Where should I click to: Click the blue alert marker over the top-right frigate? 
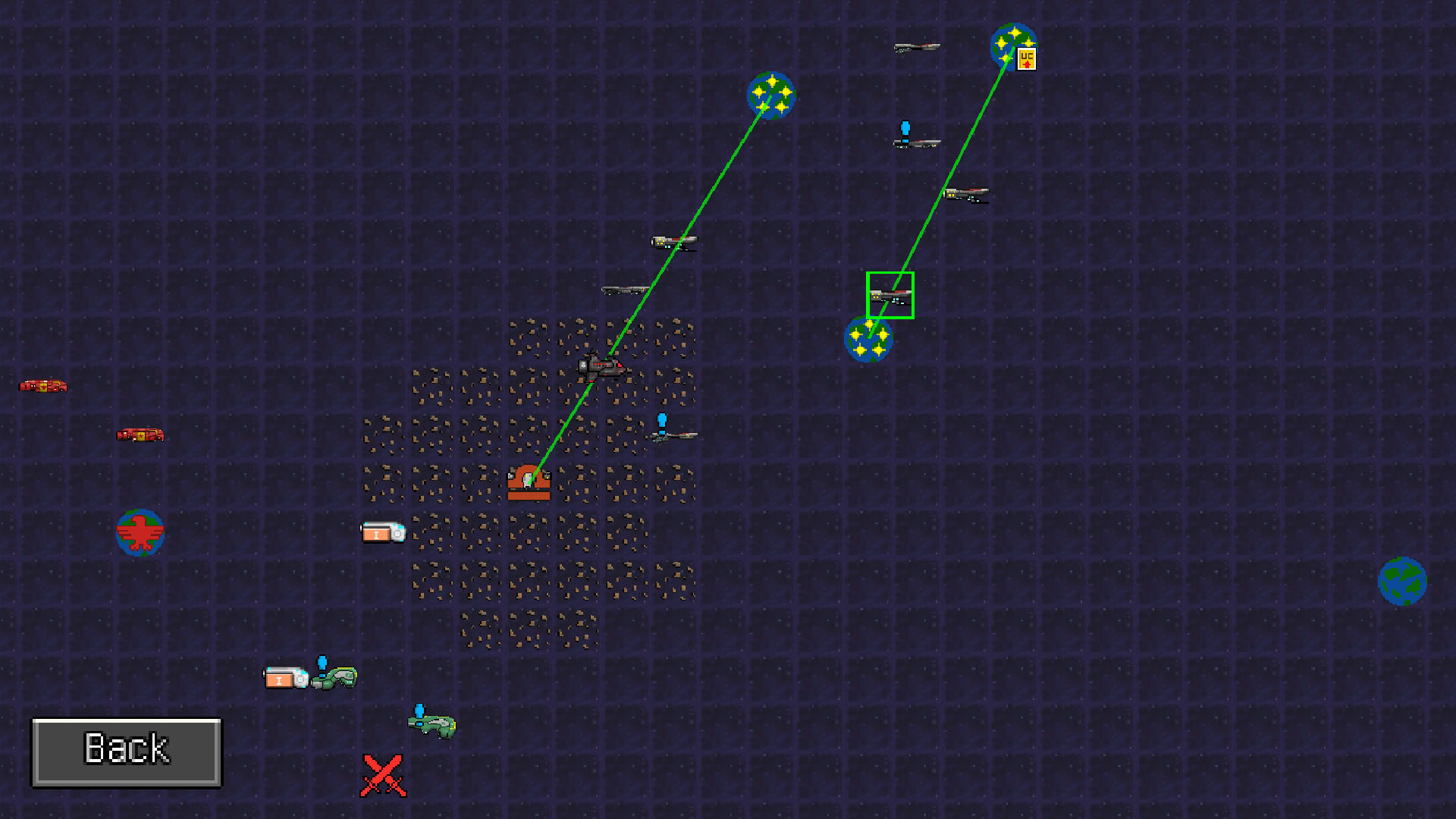tap(904, 127)
